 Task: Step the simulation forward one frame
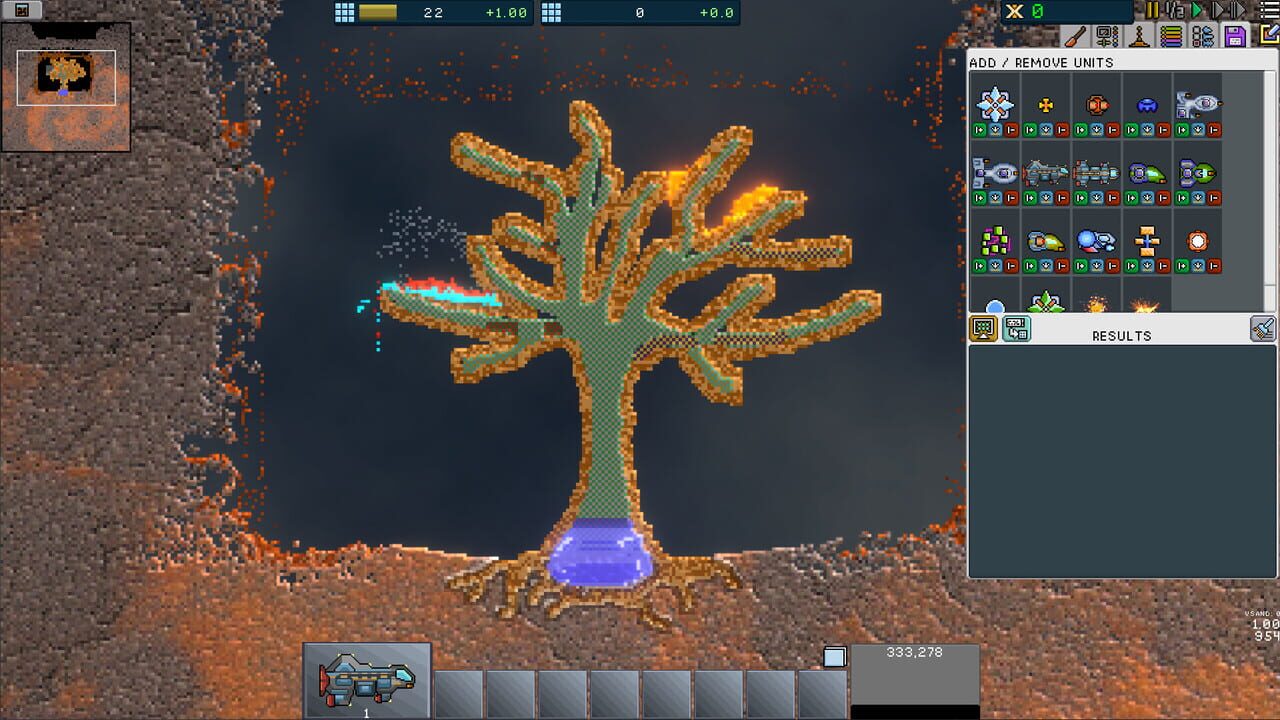pos(1219,10)
